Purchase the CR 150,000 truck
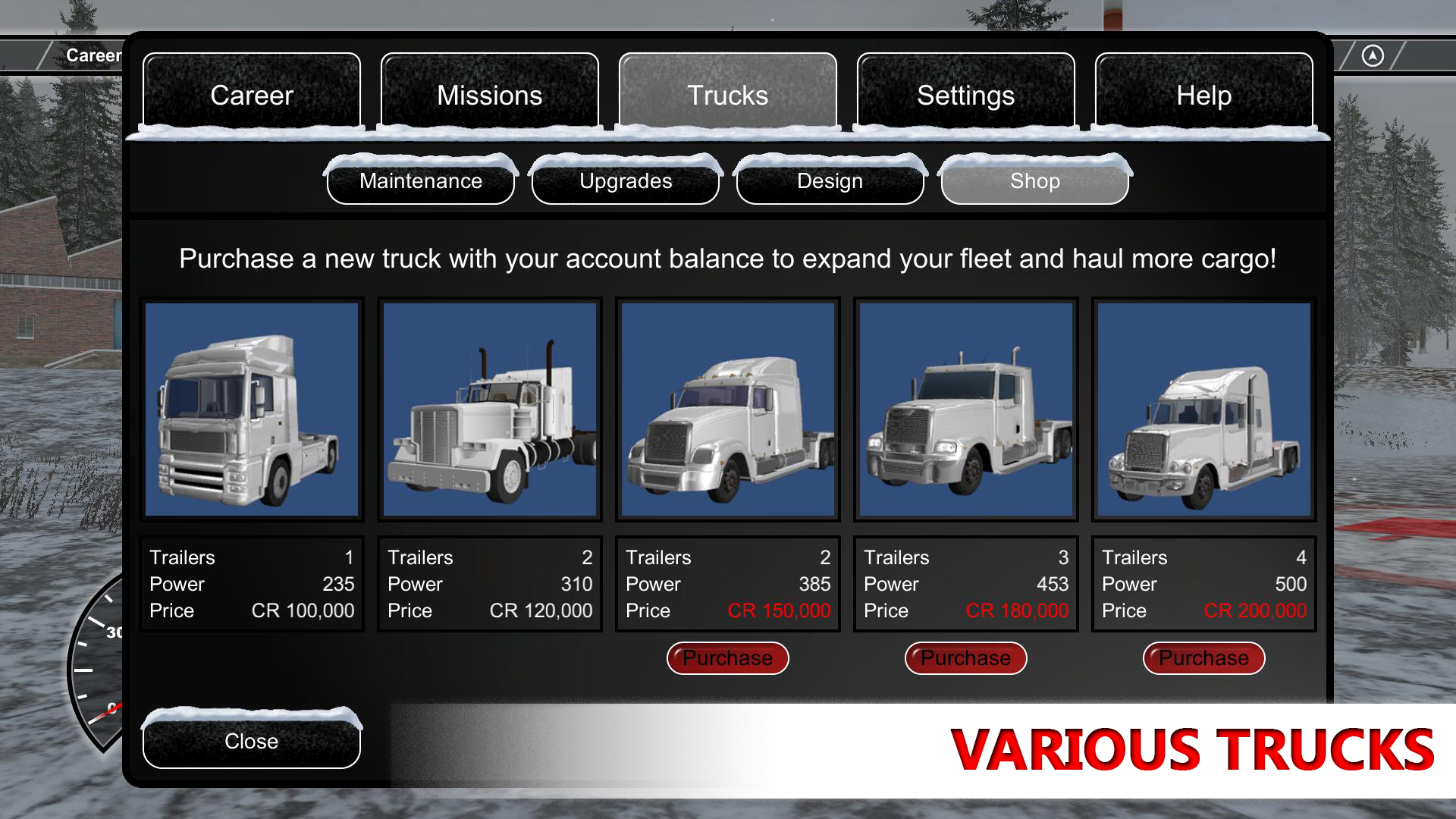The width and height of the screenshot is (1456, 819). point(727,657)
